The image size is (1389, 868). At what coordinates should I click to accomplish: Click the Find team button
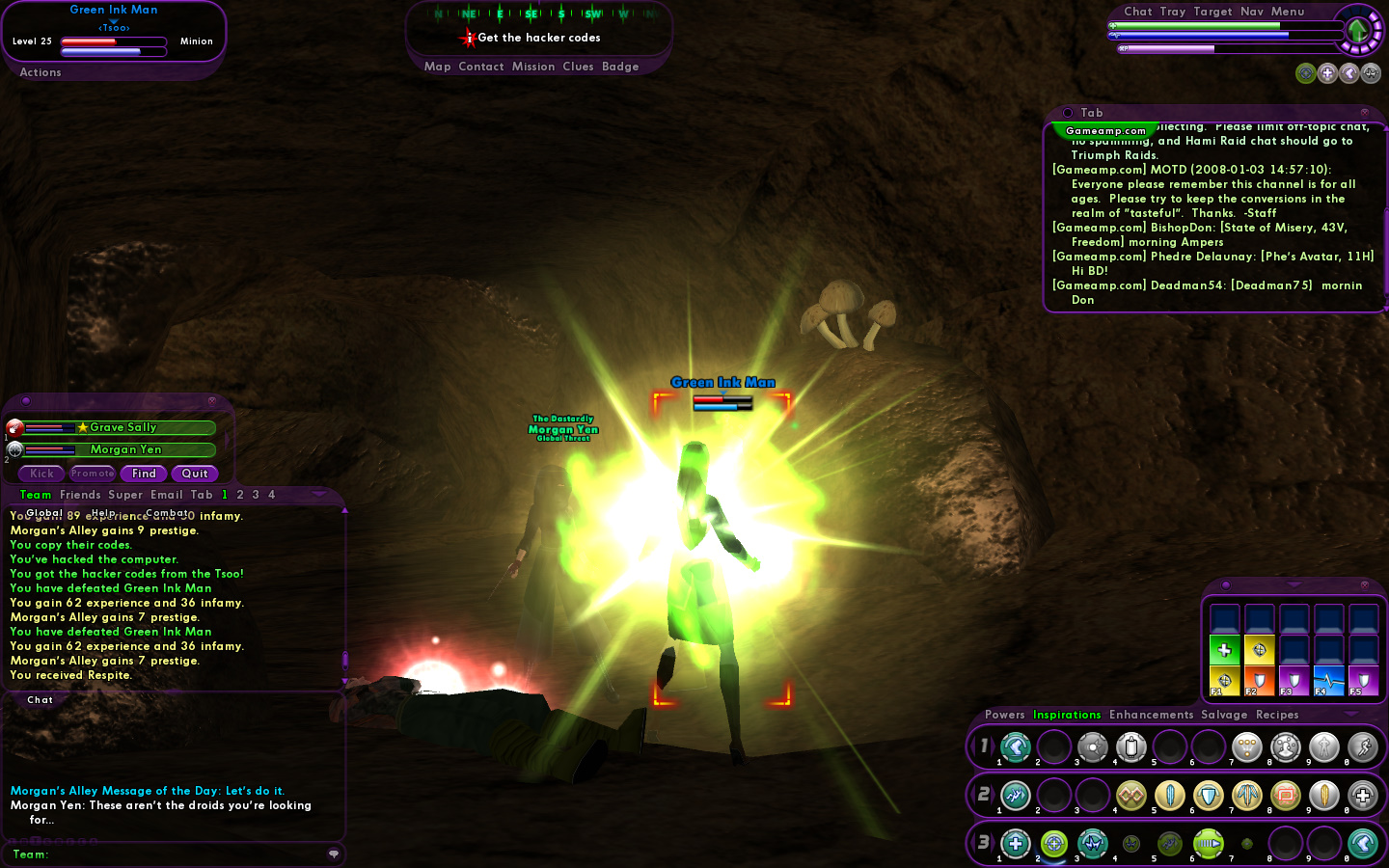pos(144,474)
